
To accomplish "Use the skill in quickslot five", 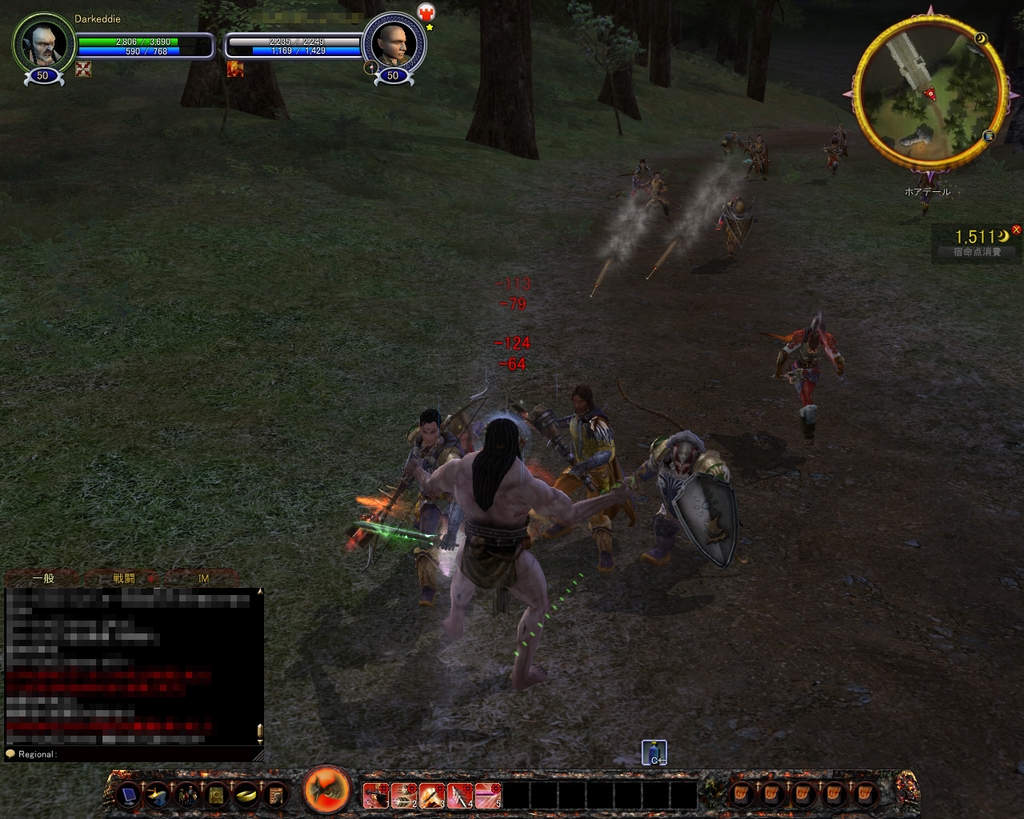I will pos(488,796).
